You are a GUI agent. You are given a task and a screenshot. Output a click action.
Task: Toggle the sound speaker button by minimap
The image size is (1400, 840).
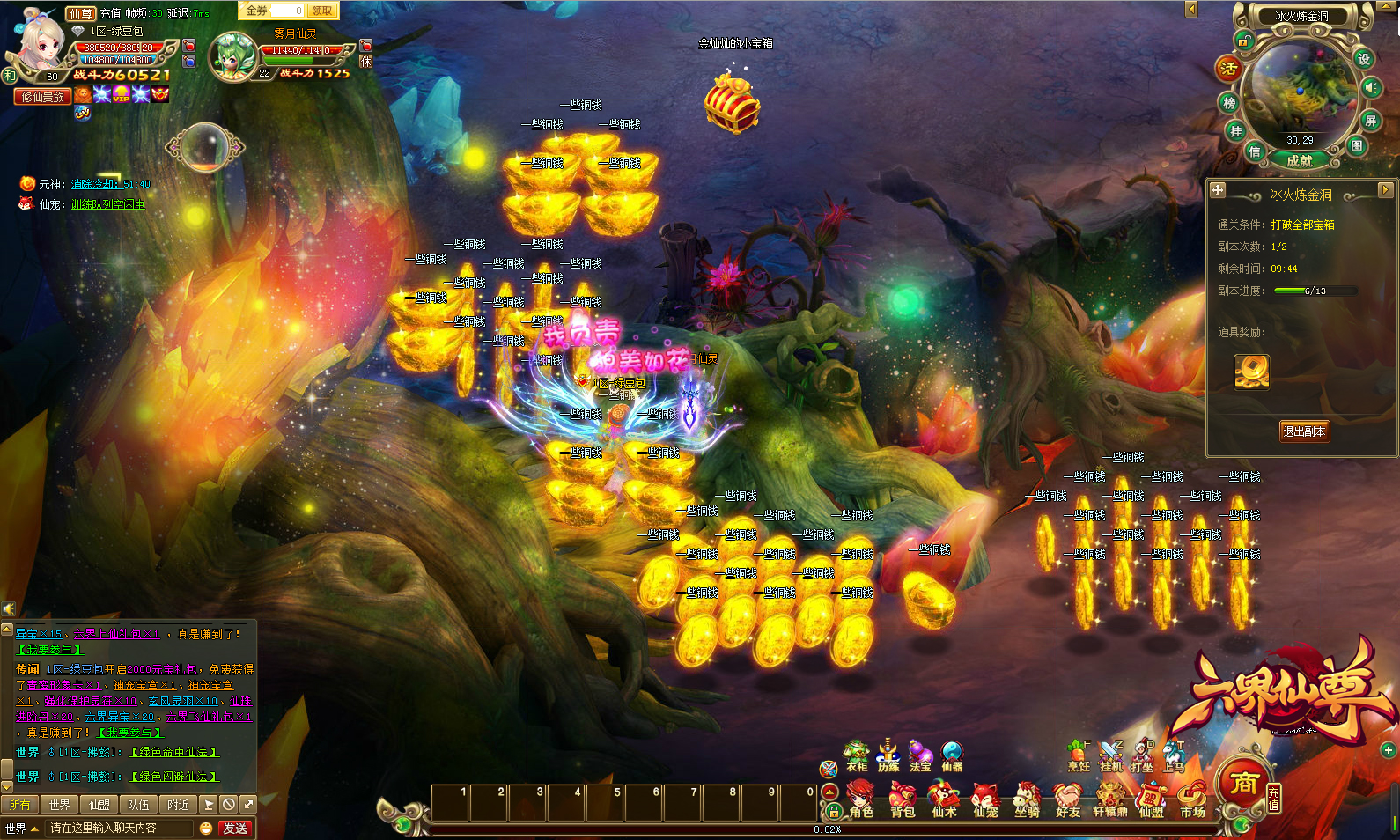[1371, 87]
